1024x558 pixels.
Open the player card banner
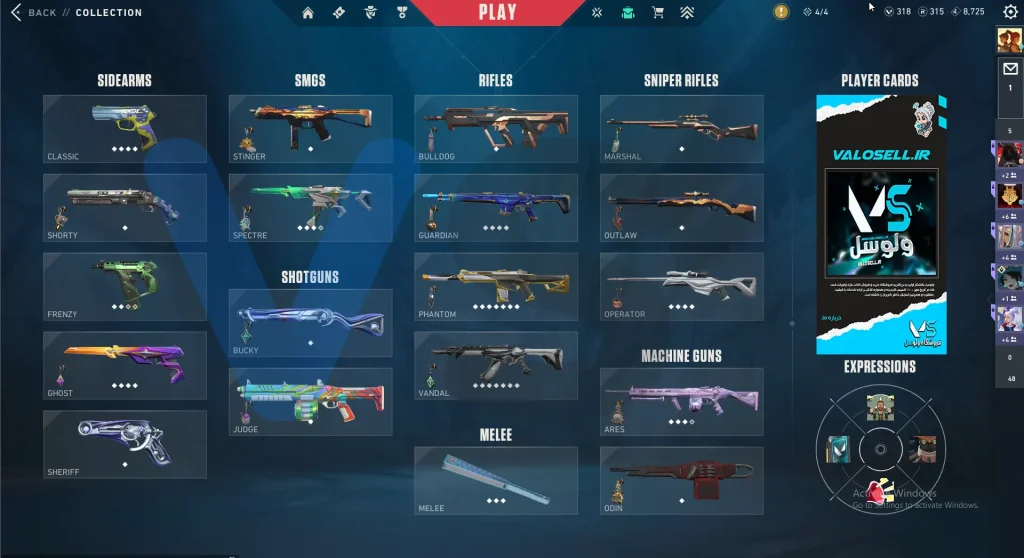[x=880, y=224]
